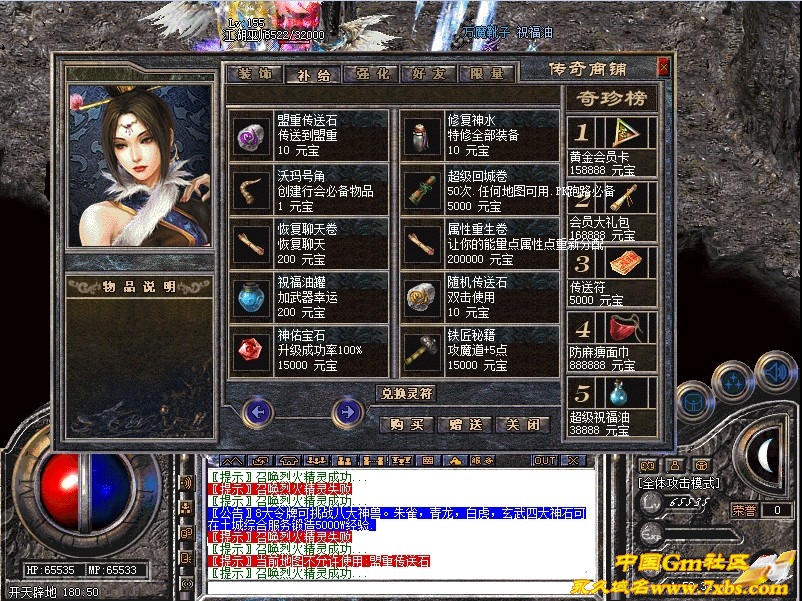Click the 兑换灵符 button
802x601 pixels.
pos(405,393)
